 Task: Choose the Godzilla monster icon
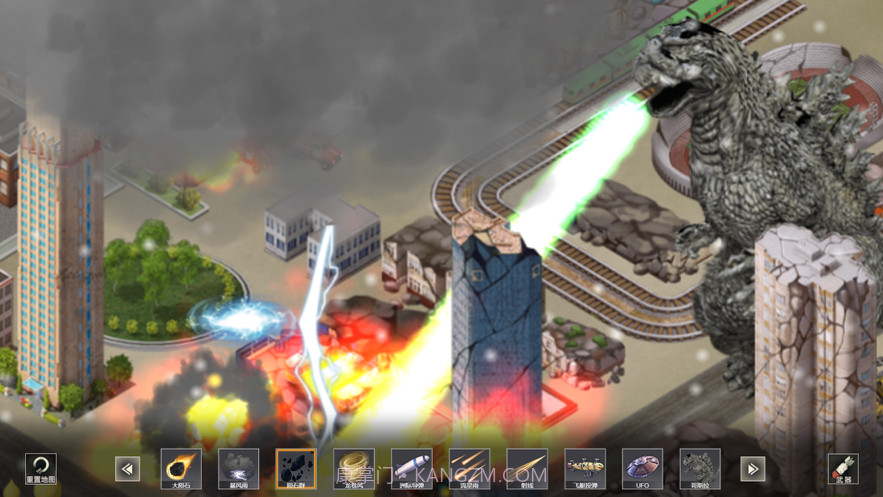pyautogui.click(x=700, y=468)
